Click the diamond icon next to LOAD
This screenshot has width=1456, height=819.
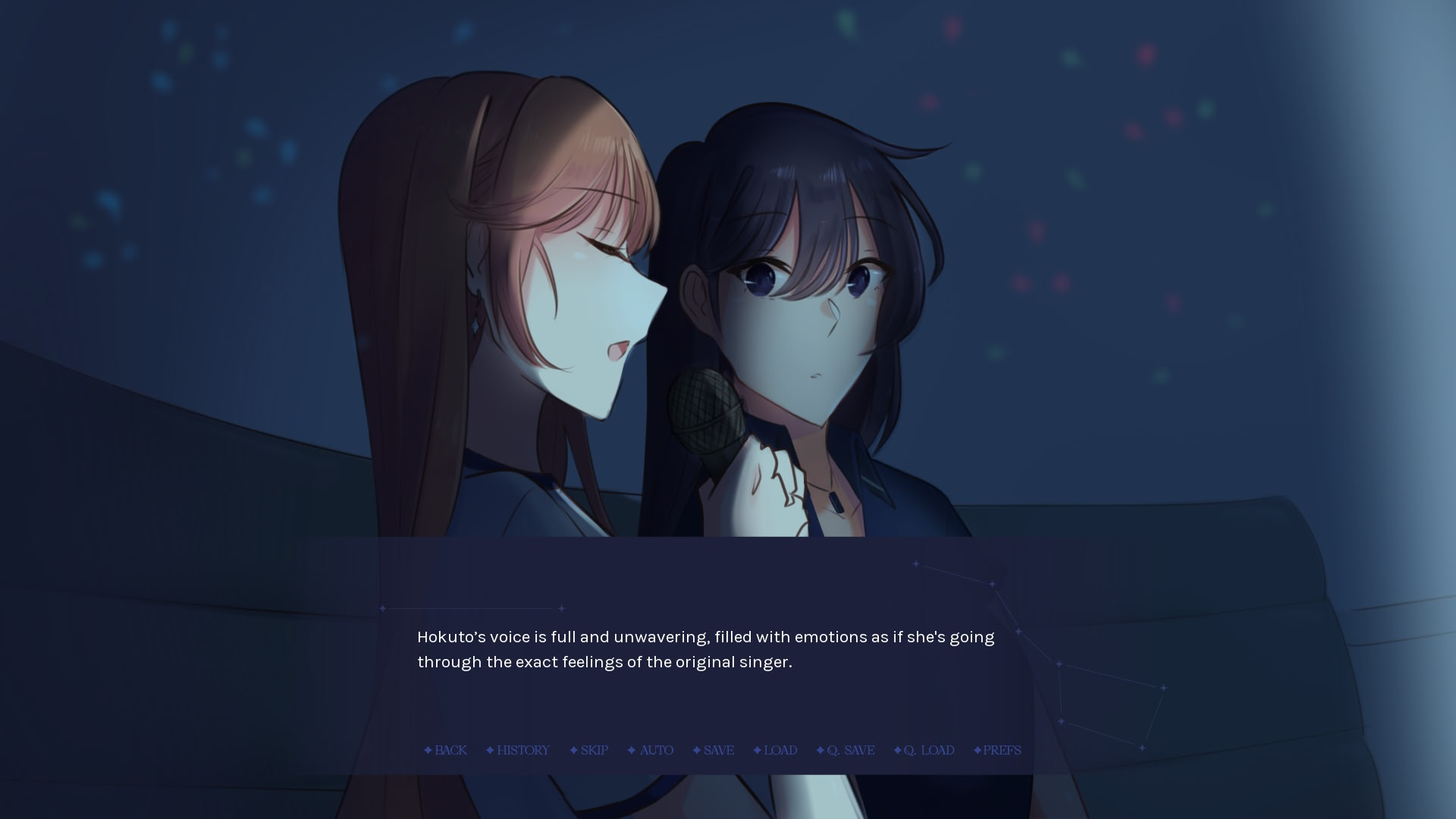[756, 750]
